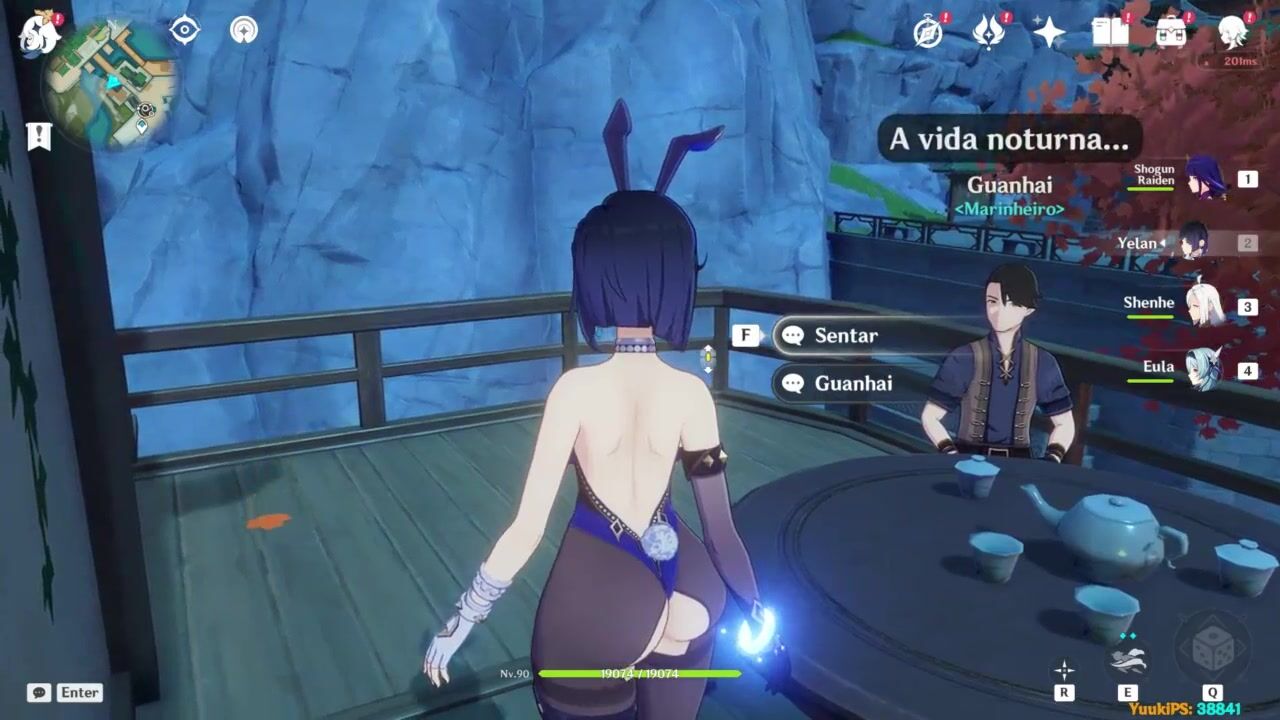Open the Paimon main menu
This screenshot has width=1280, height=720.
(x=40, y=35)
